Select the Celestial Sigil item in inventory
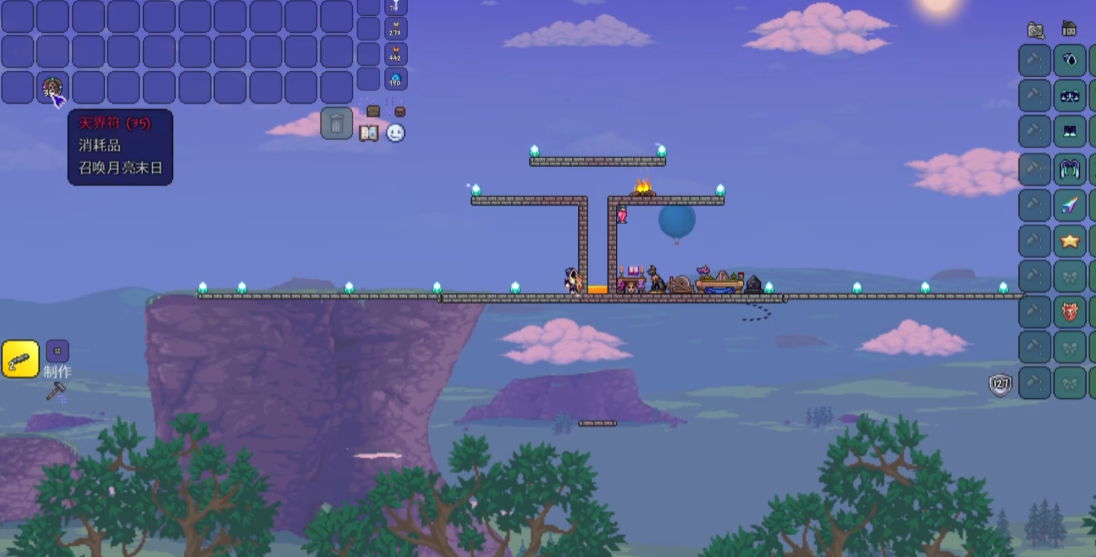 coord(53,88)
